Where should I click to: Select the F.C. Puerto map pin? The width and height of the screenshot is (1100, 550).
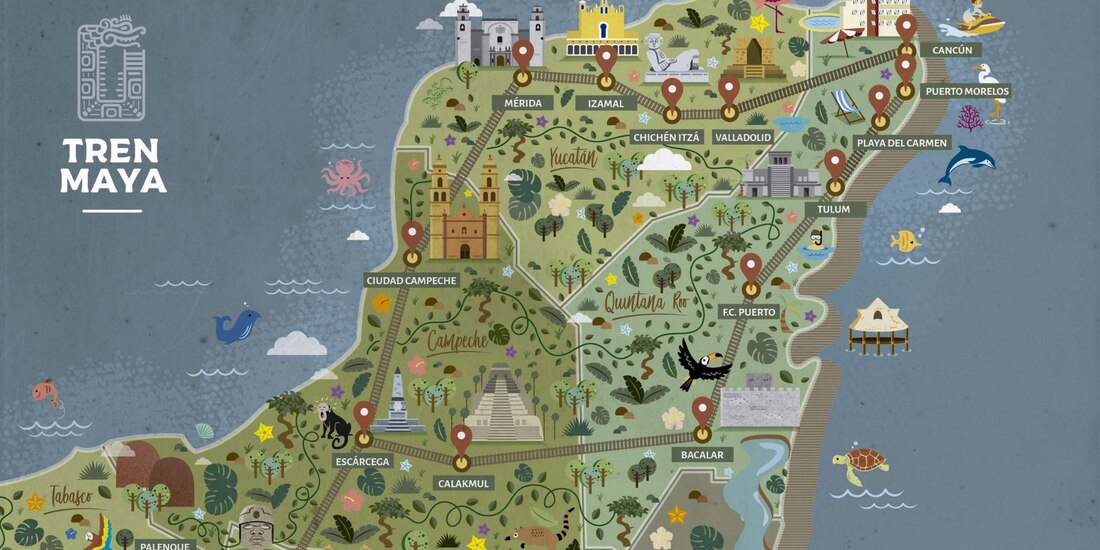click(751, 267)
